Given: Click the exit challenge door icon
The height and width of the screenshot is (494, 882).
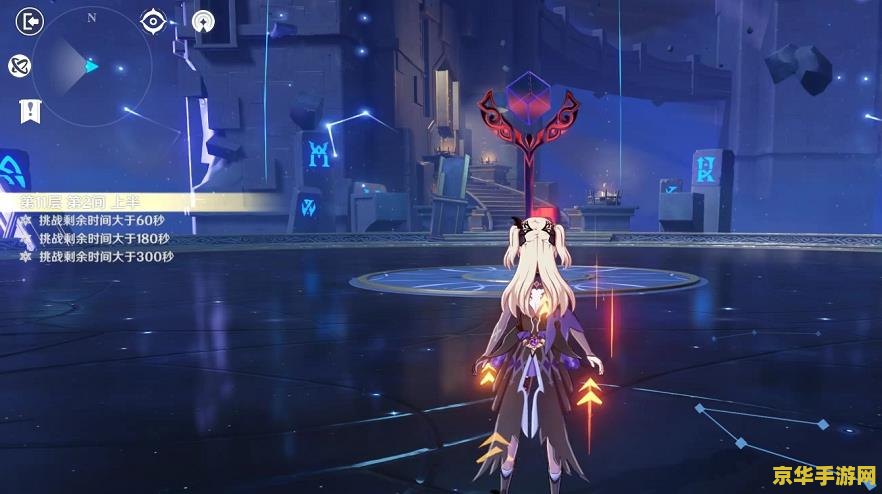Looking at the screenshot, I should point(31,21).
